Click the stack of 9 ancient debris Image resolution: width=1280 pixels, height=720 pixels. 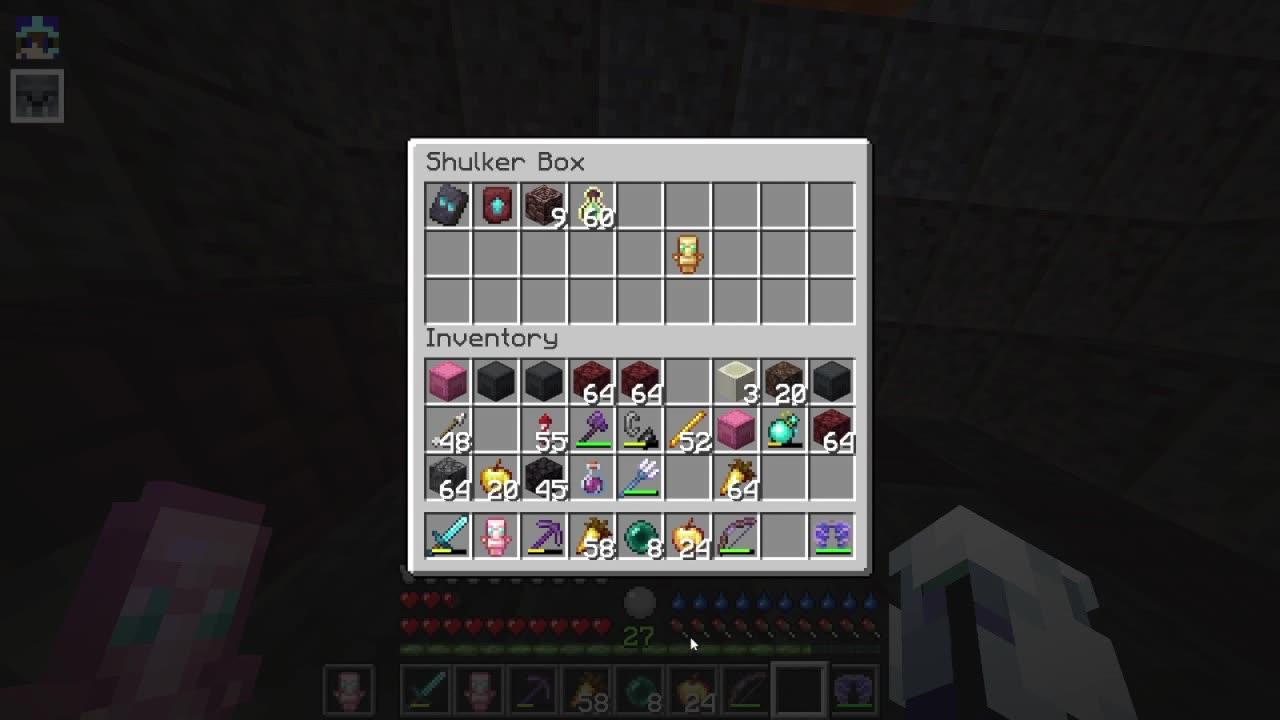(543, 205)
